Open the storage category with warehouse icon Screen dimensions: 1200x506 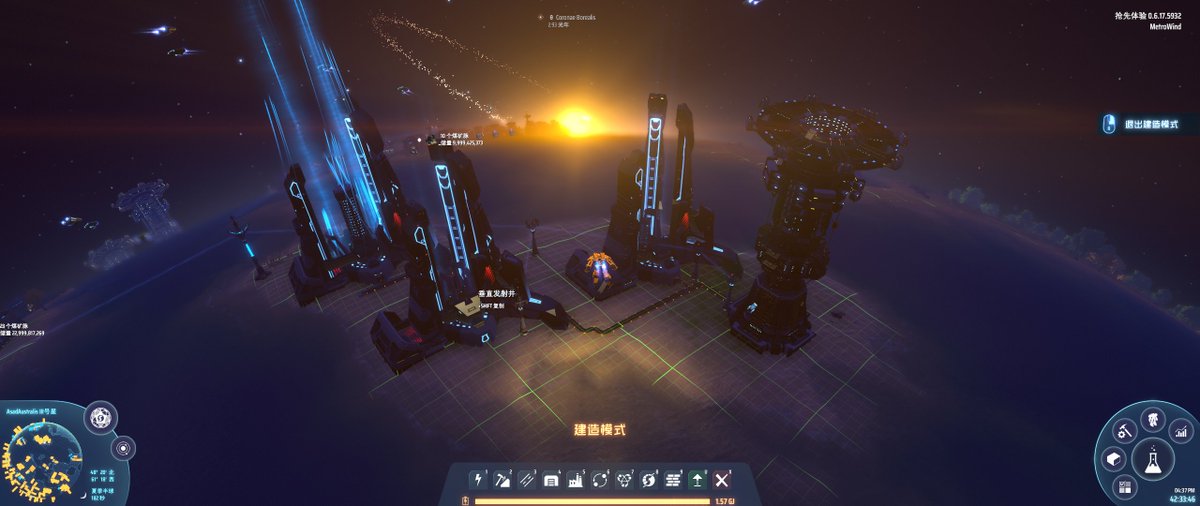pyautogui.click(x=550, y=481)
